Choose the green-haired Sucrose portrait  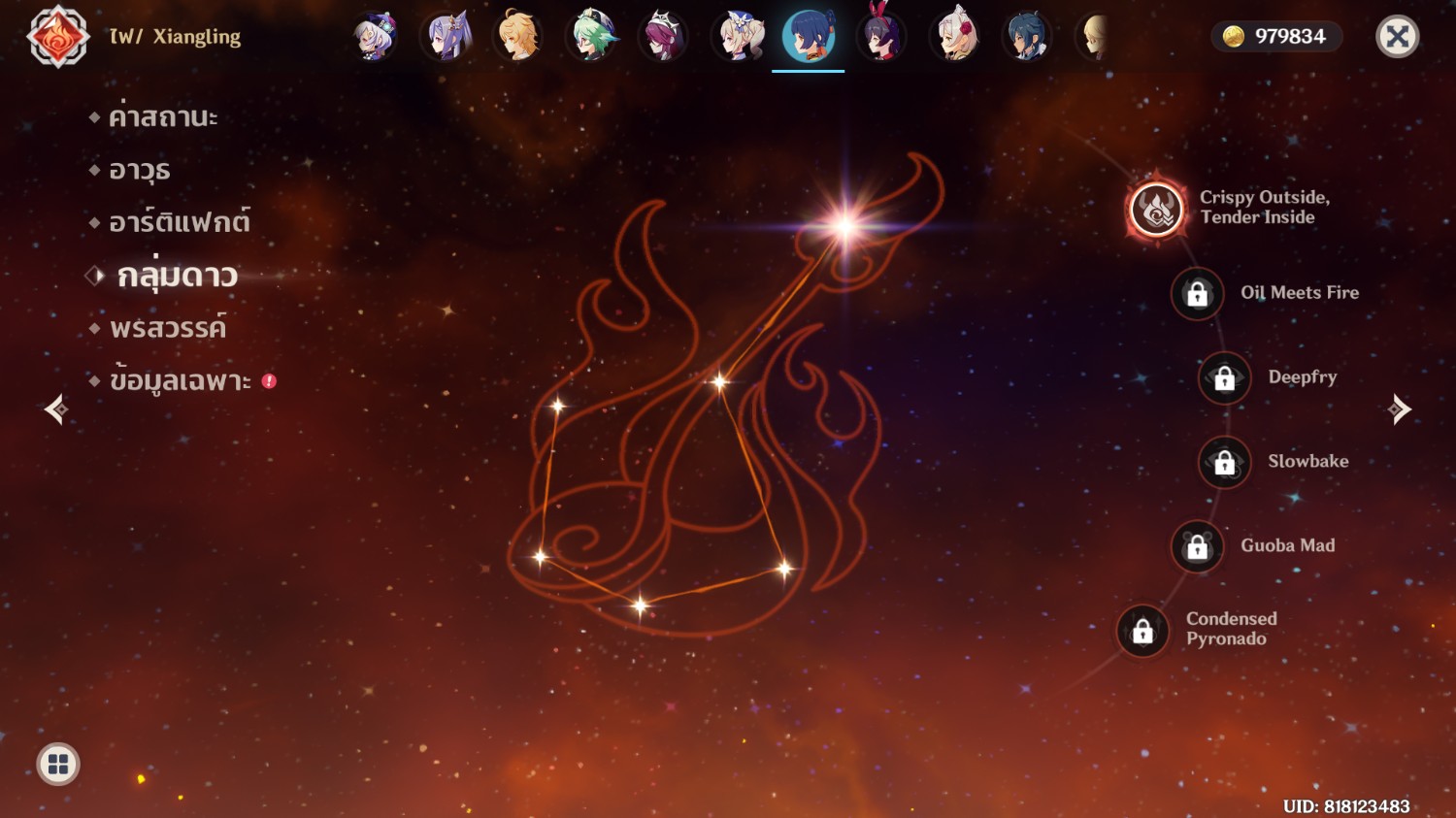[591, 37]
